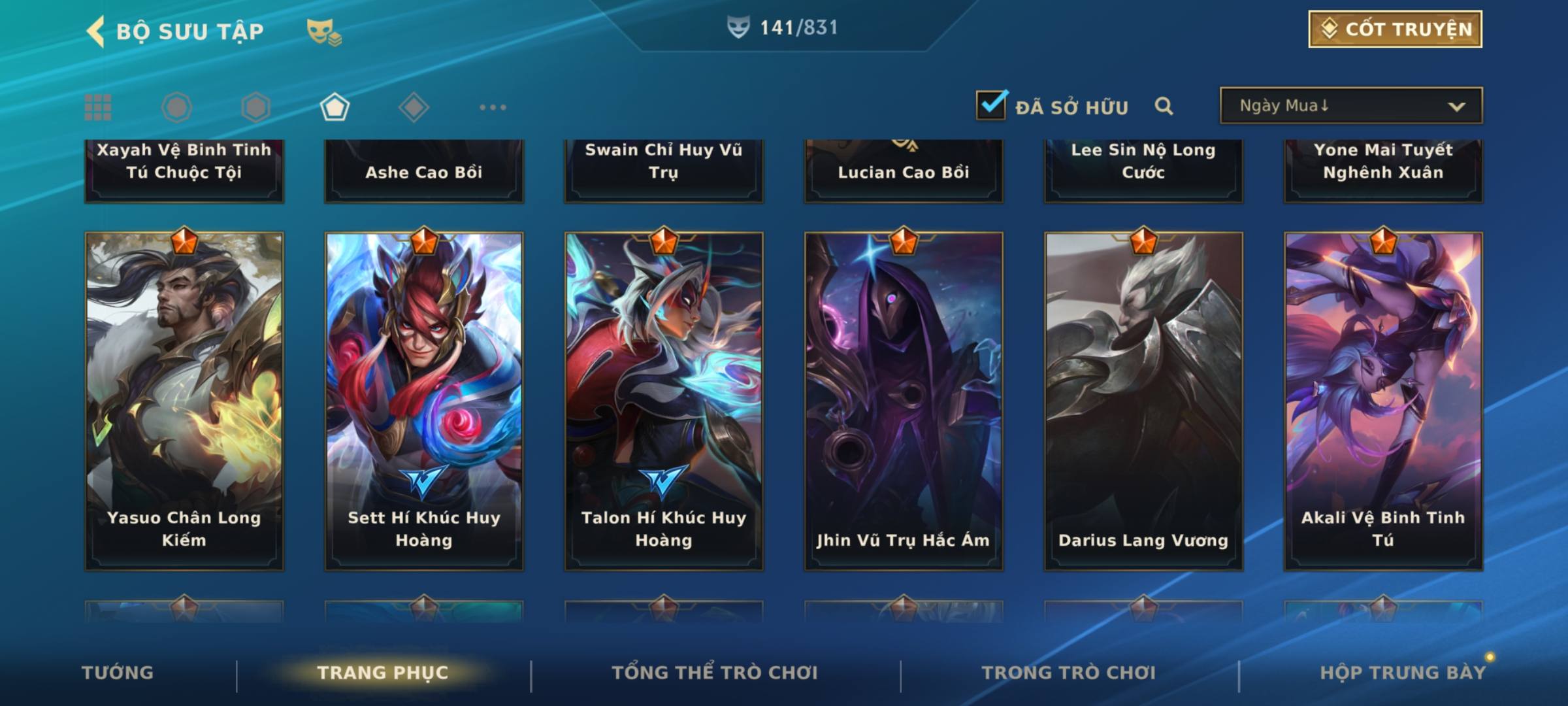Toggle the Đã Sở Hữu checkbox
1568x706 pixels.
click(991, 105)
